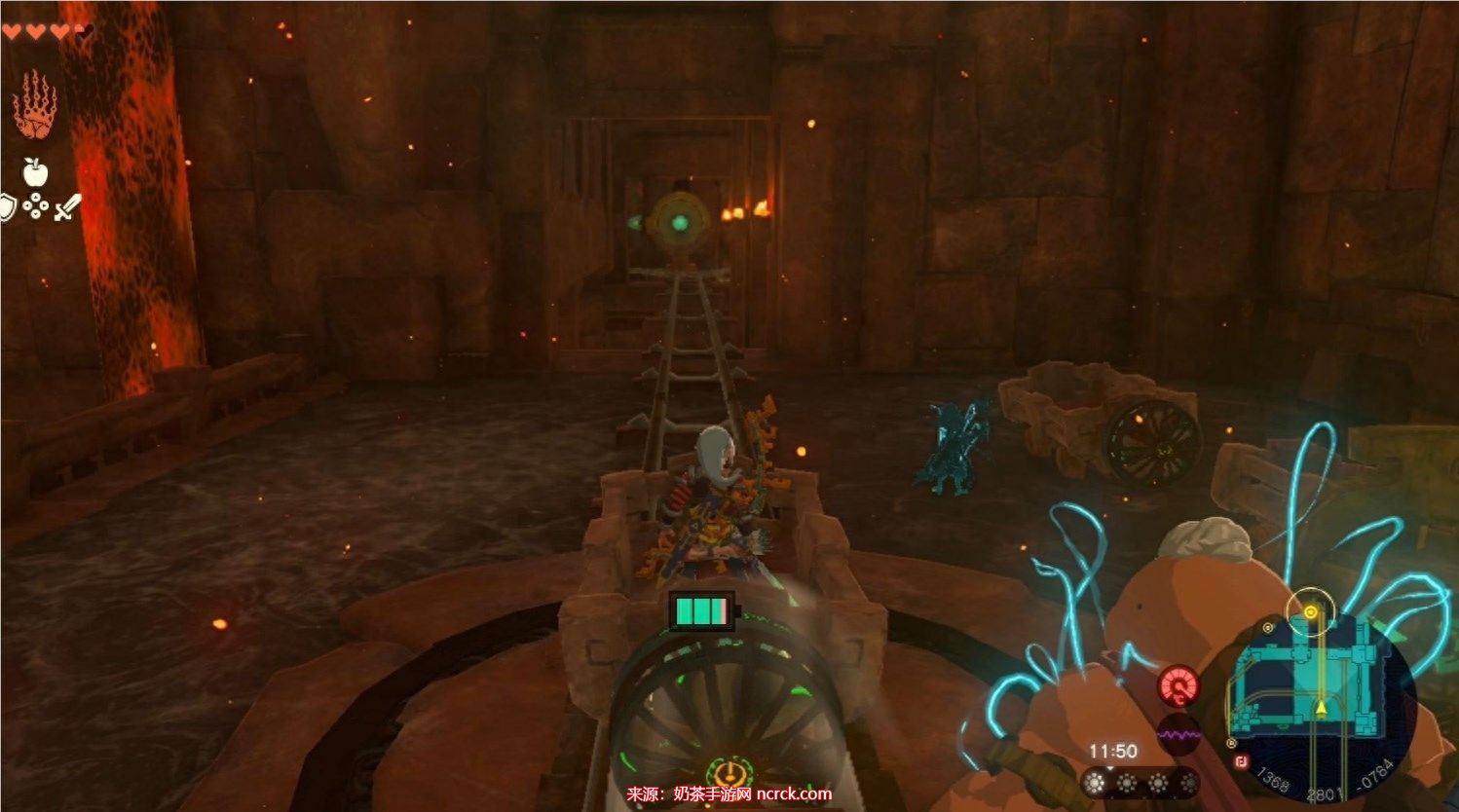Viewport: 1459px width, 812px height.
Task: Choose the shield equipment icon
Action: [8, 207]
